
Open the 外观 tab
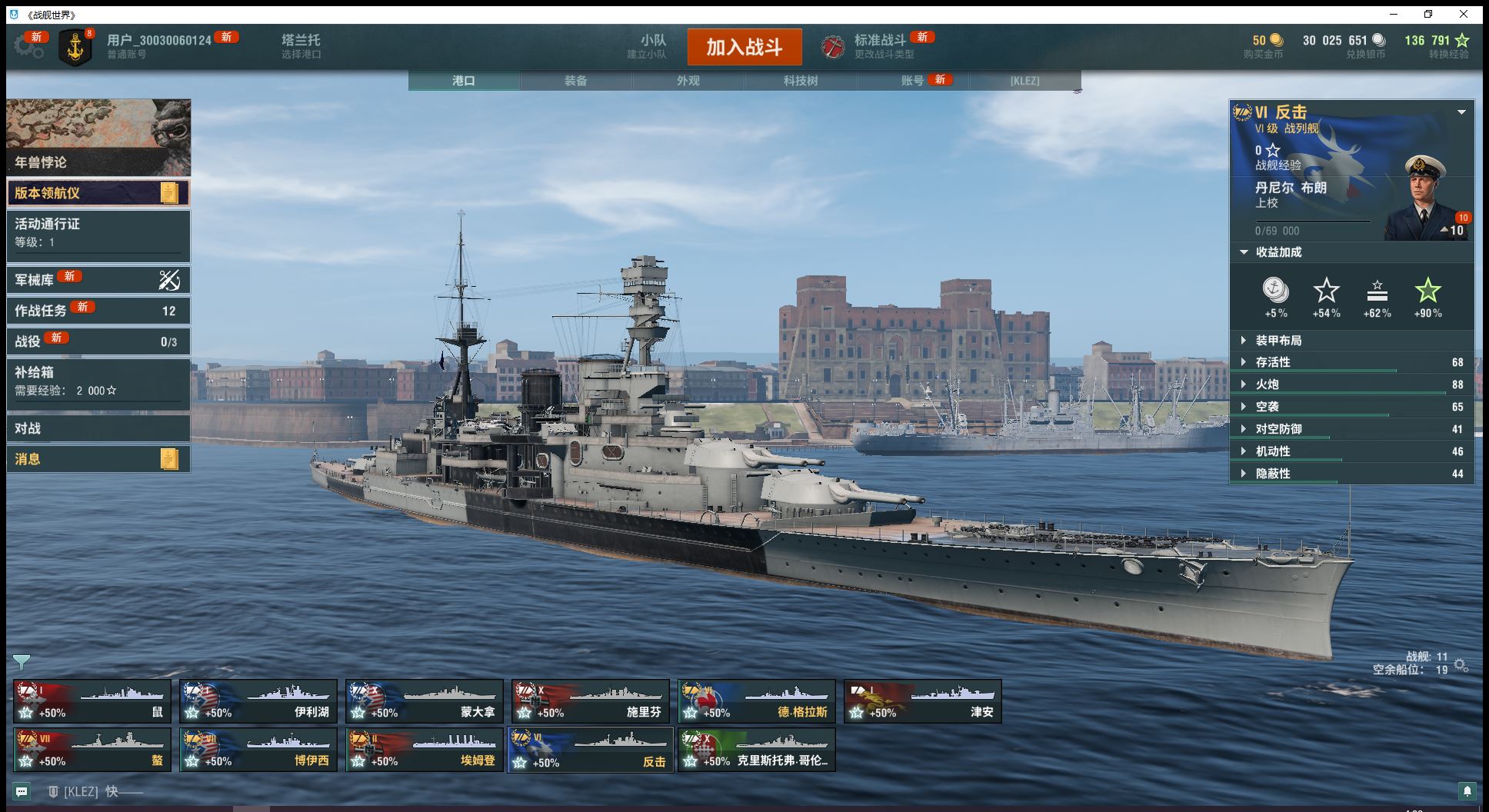pos(688,81)
